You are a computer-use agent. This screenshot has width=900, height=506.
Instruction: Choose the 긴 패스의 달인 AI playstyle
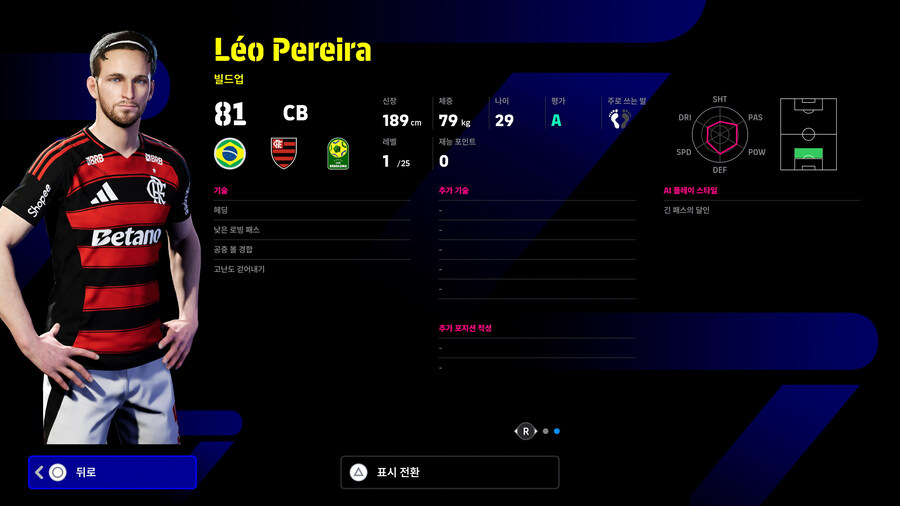[761, 210]
